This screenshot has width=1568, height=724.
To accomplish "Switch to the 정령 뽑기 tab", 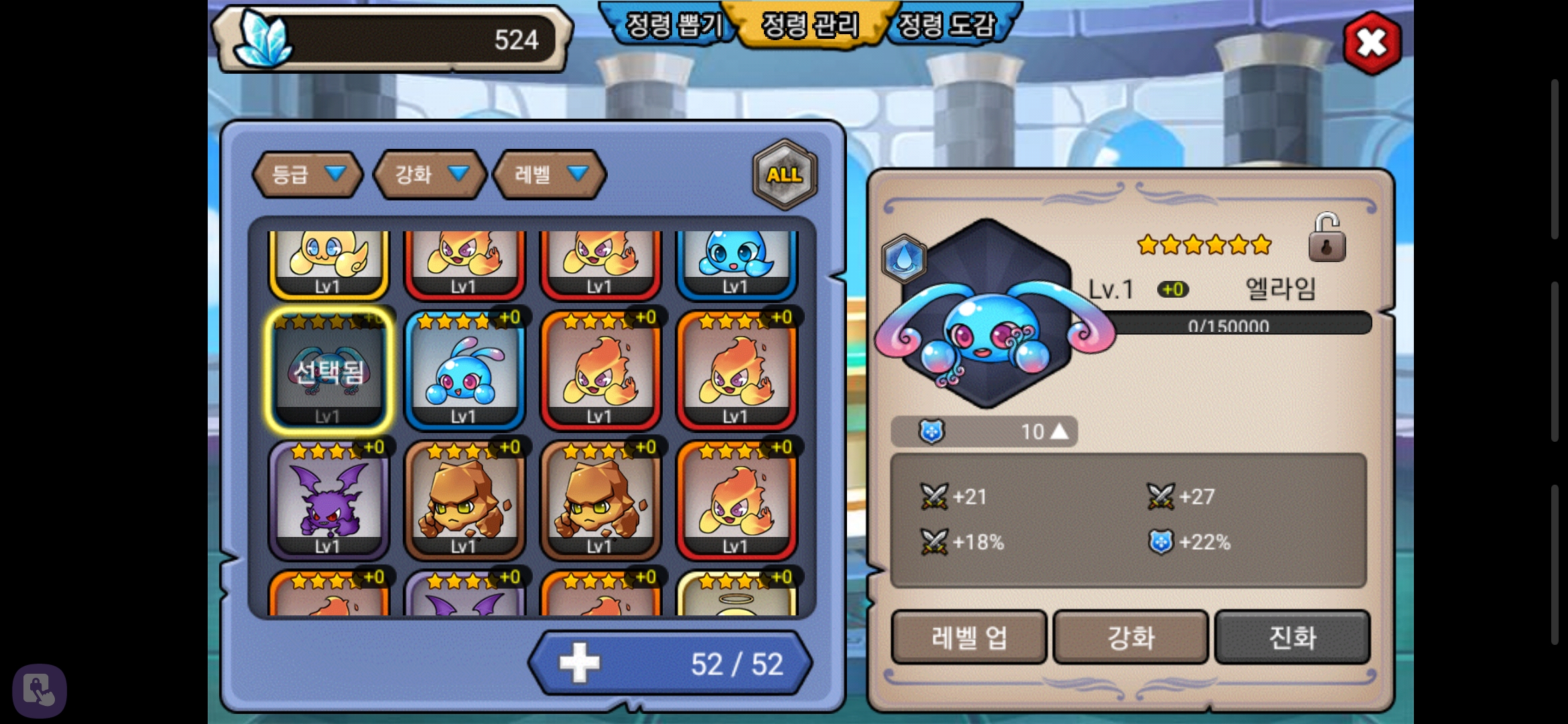I will (x=672, y=25).
